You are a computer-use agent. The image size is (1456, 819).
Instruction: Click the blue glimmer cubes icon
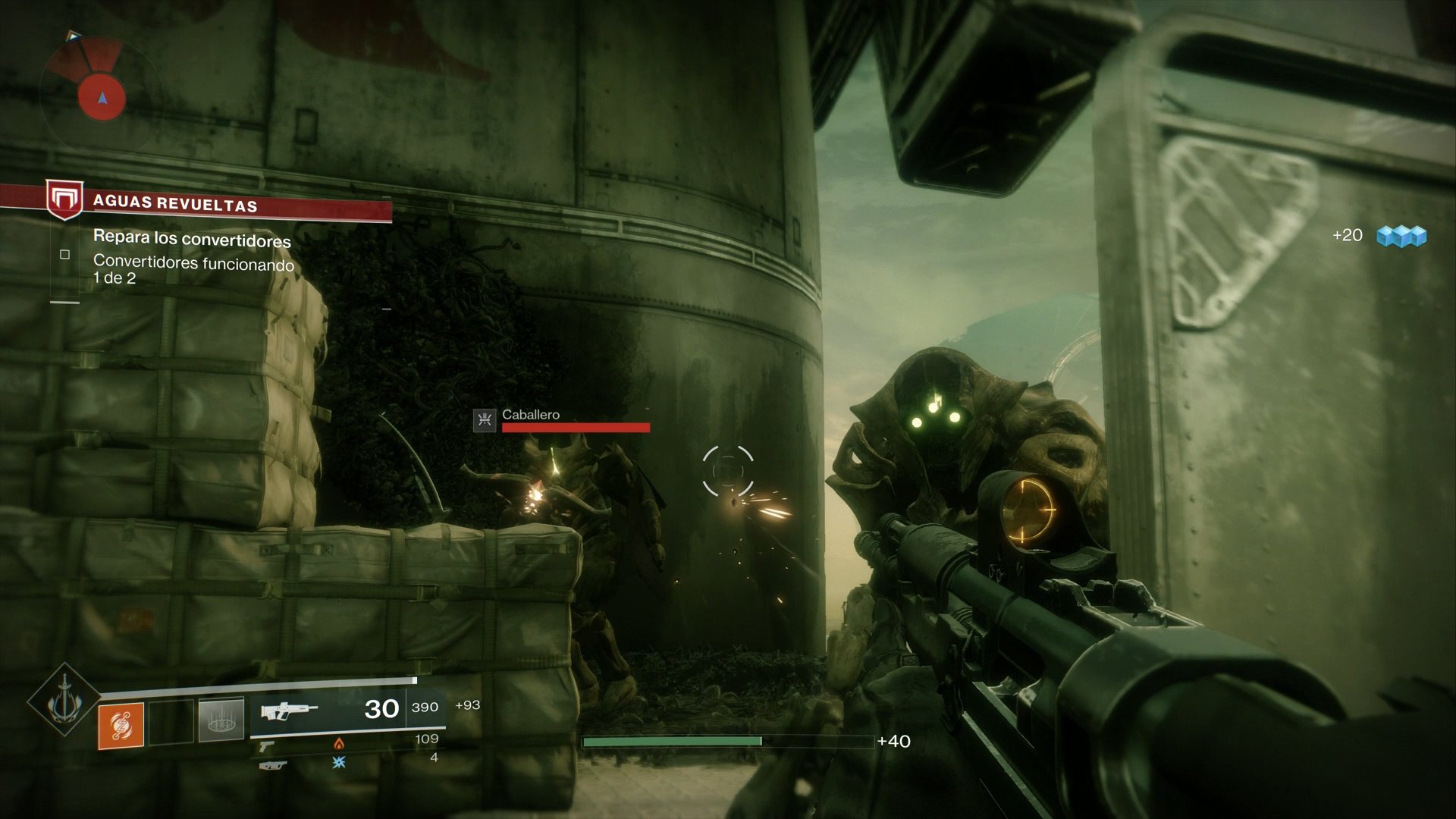(1401, 237)
